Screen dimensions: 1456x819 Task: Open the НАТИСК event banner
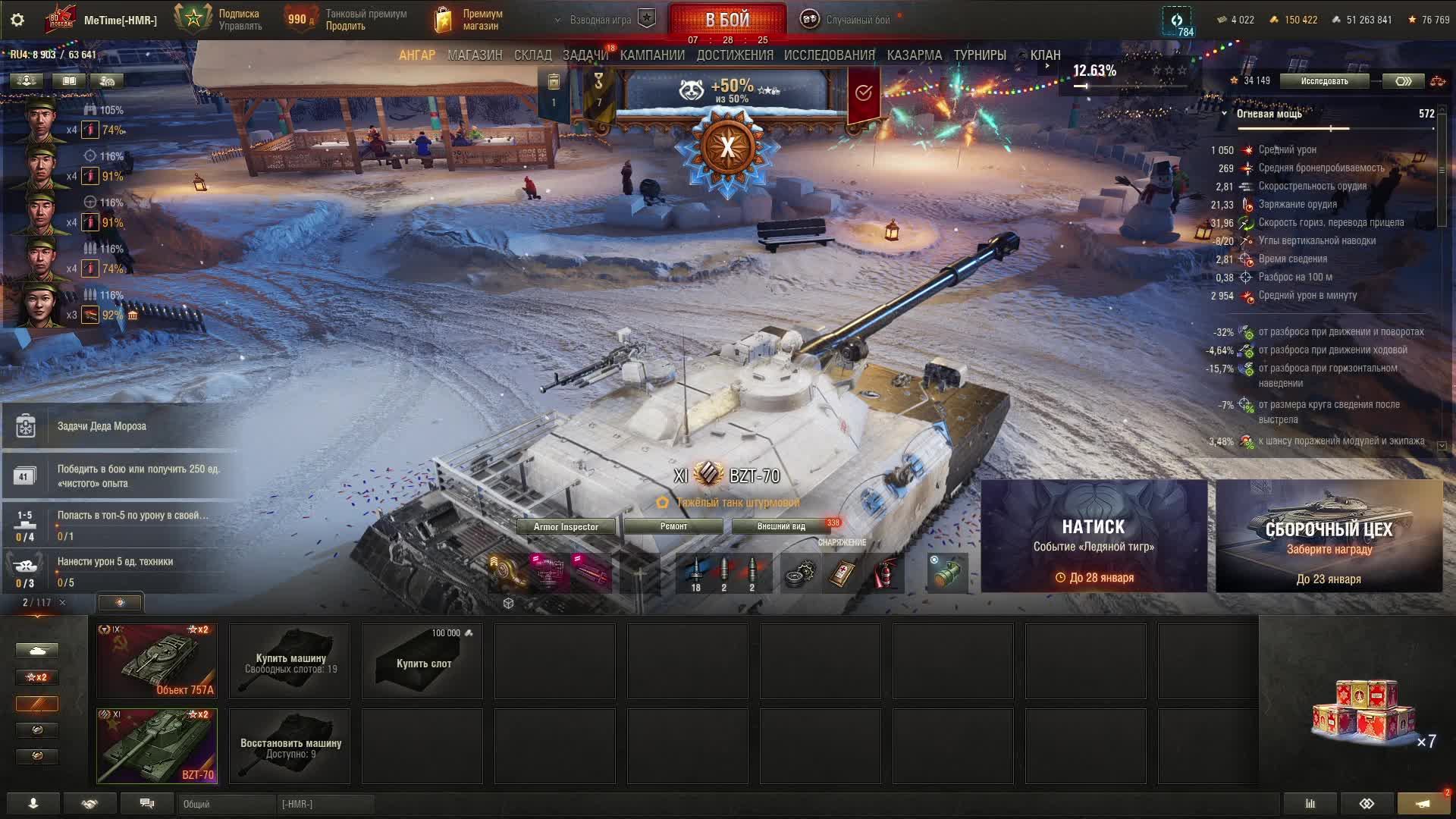coord(1094,536)
